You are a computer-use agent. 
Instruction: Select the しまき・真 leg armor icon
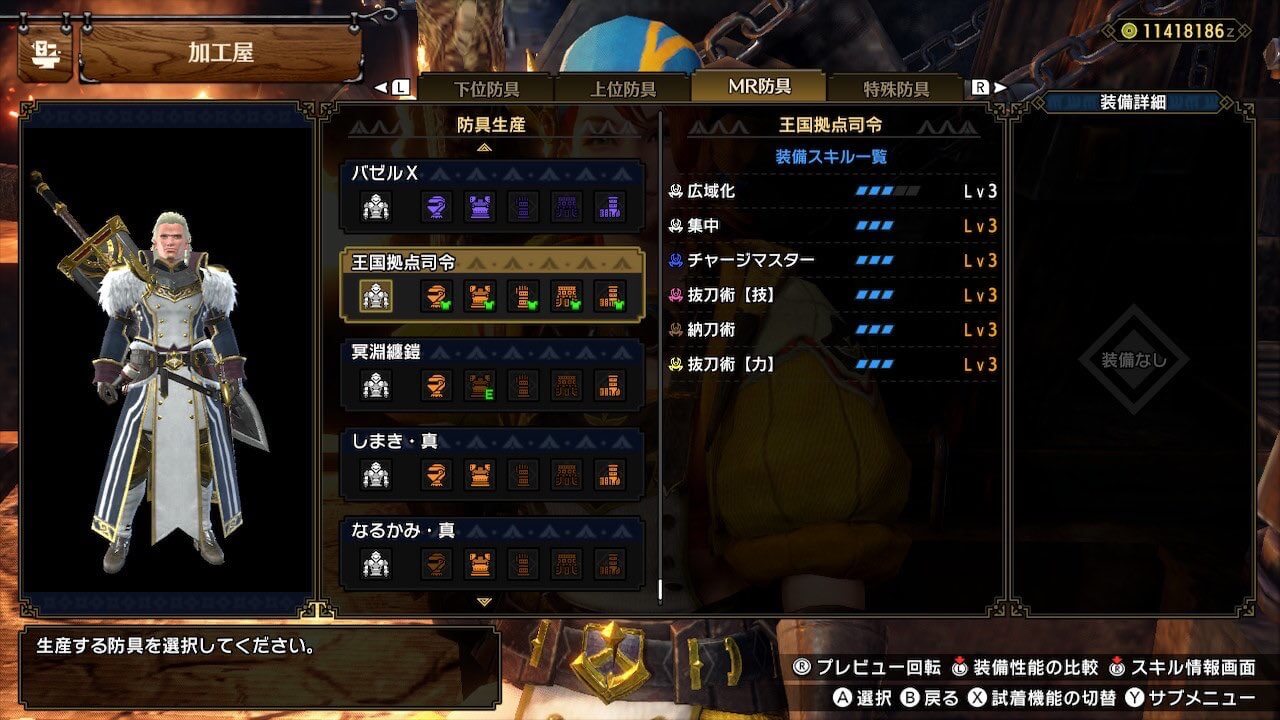click(x=610, y=474)
